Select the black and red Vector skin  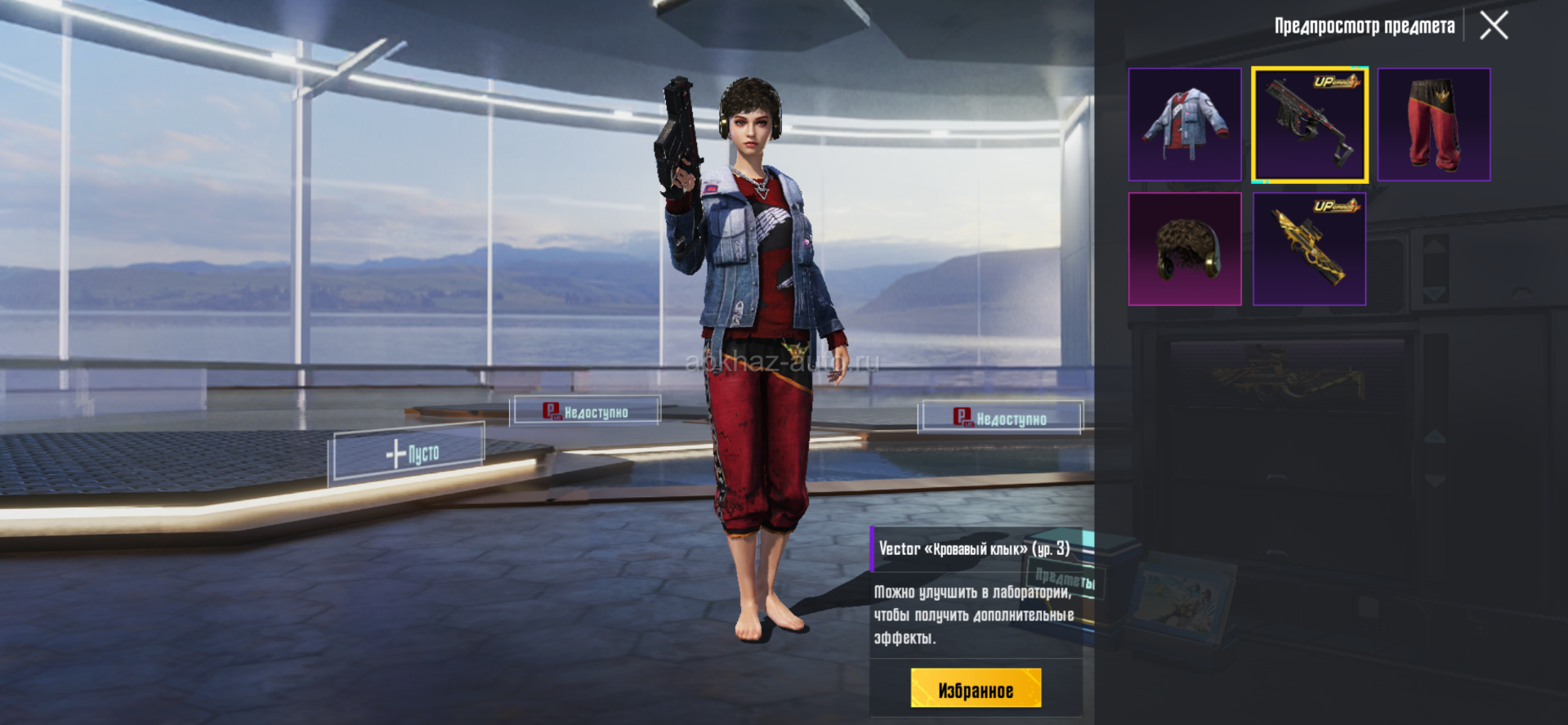click(x=1309, y=124)
